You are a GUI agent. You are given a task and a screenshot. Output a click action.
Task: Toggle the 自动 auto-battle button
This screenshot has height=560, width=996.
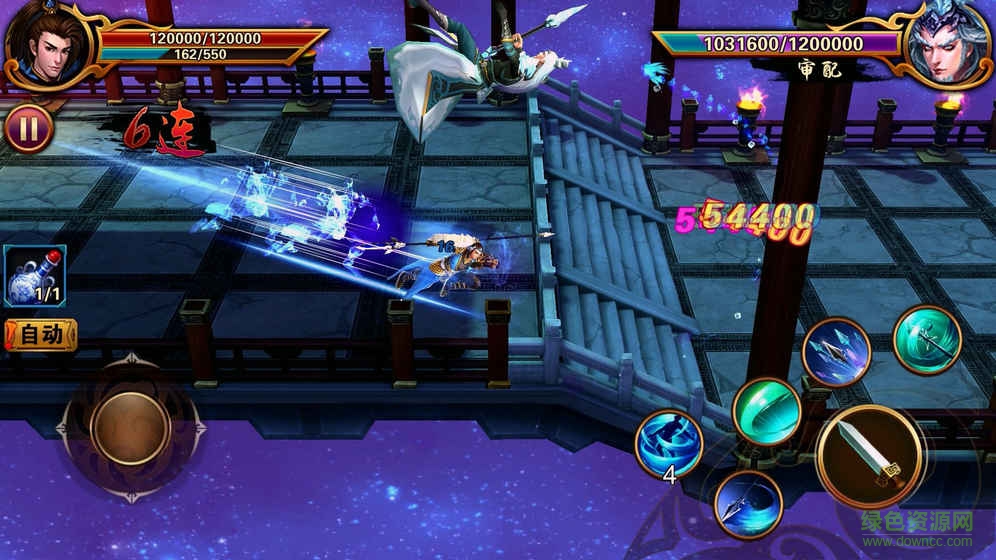(41, 335)
